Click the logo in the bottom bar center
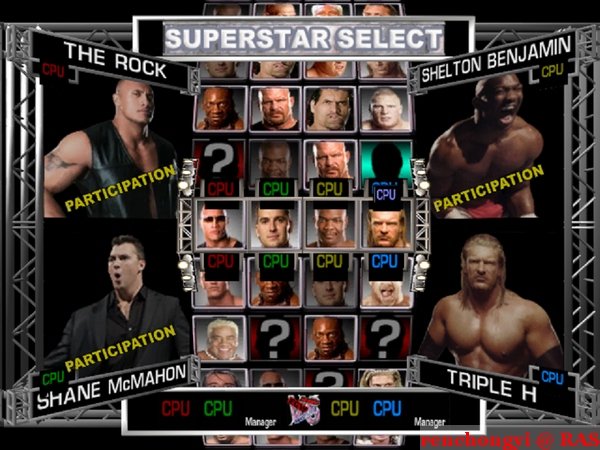600x450 pixels. pos(299,410)
